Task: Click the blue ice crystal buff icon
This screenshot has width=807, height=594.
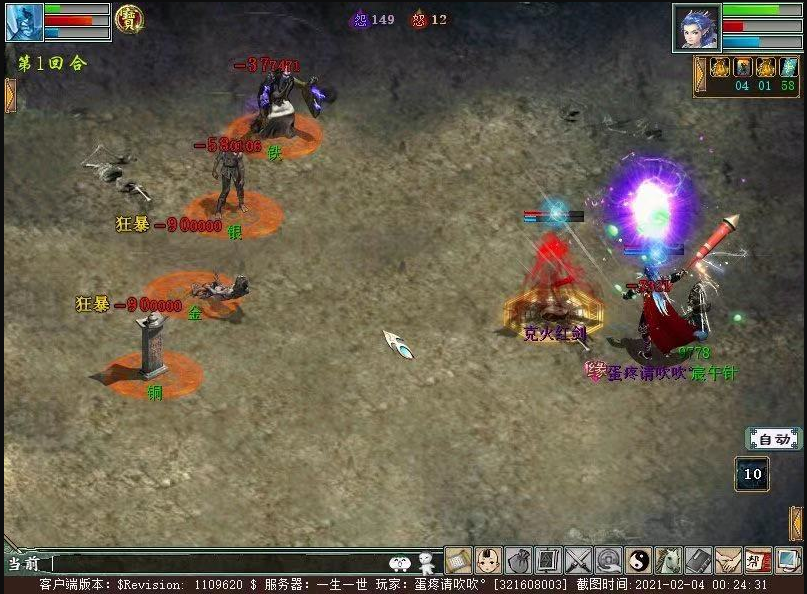Action: pos(788,68)
